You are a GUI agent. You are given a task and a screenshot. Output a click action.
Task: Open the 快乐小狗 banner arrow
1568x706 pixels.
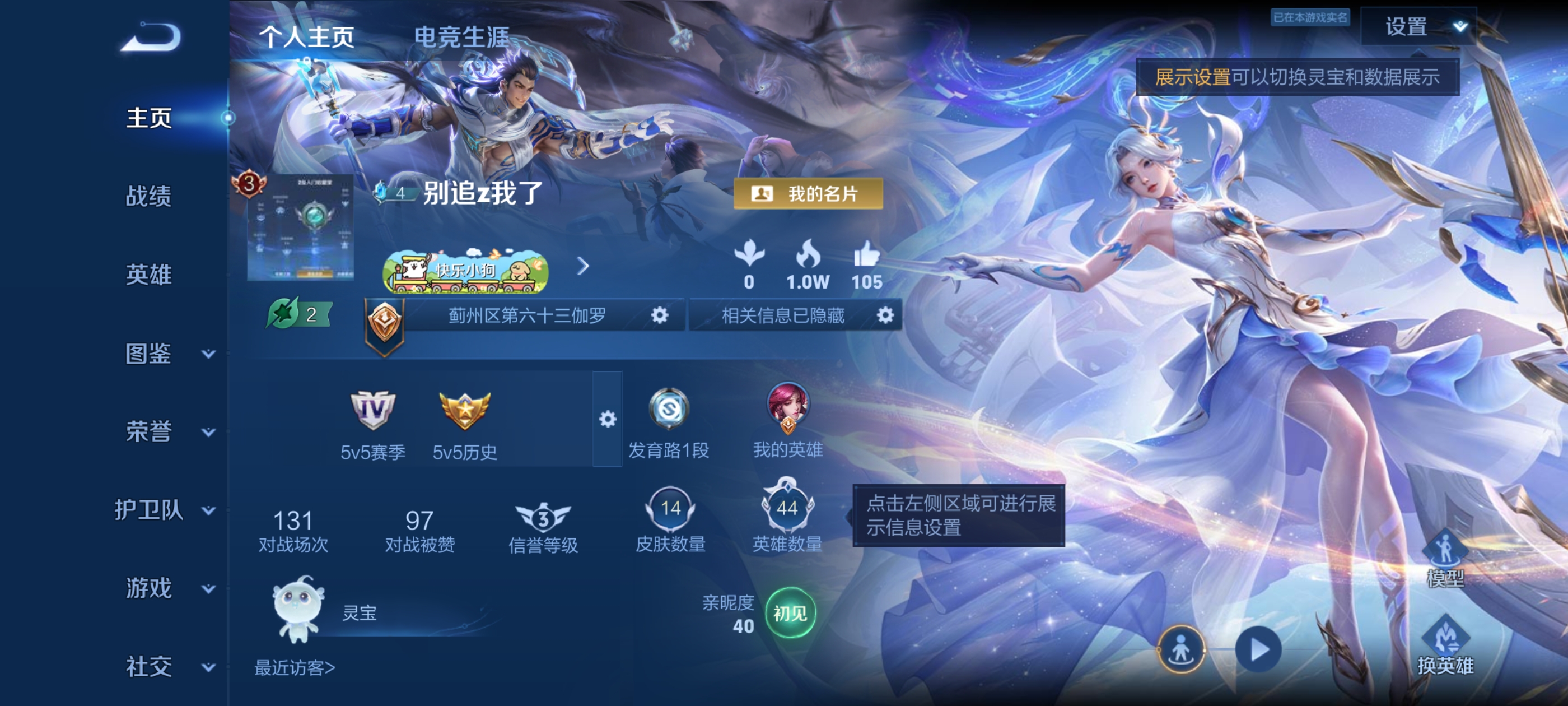584,267
